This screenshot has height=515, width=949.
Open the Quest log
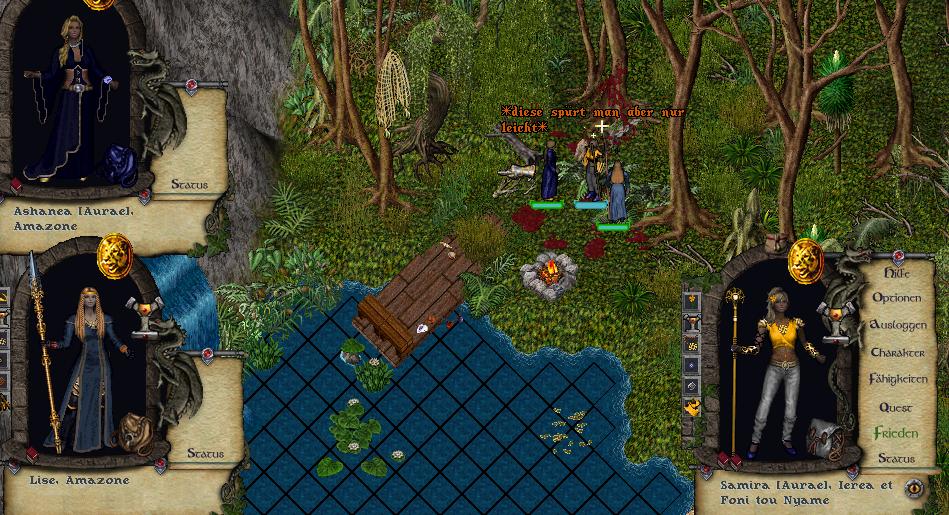pos(897,407)
